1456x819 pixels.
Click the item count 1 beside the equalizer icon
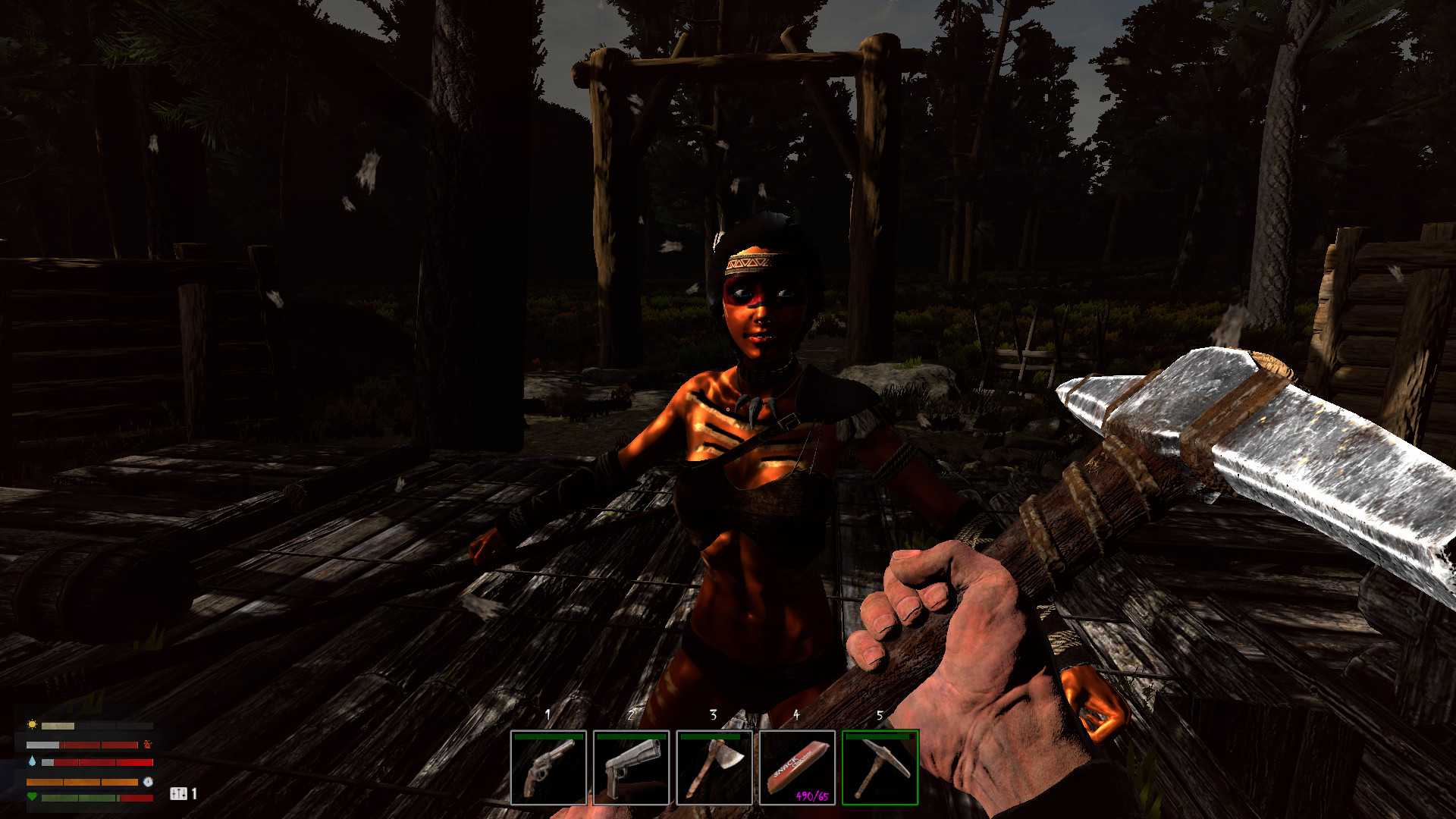click(194, 795)
